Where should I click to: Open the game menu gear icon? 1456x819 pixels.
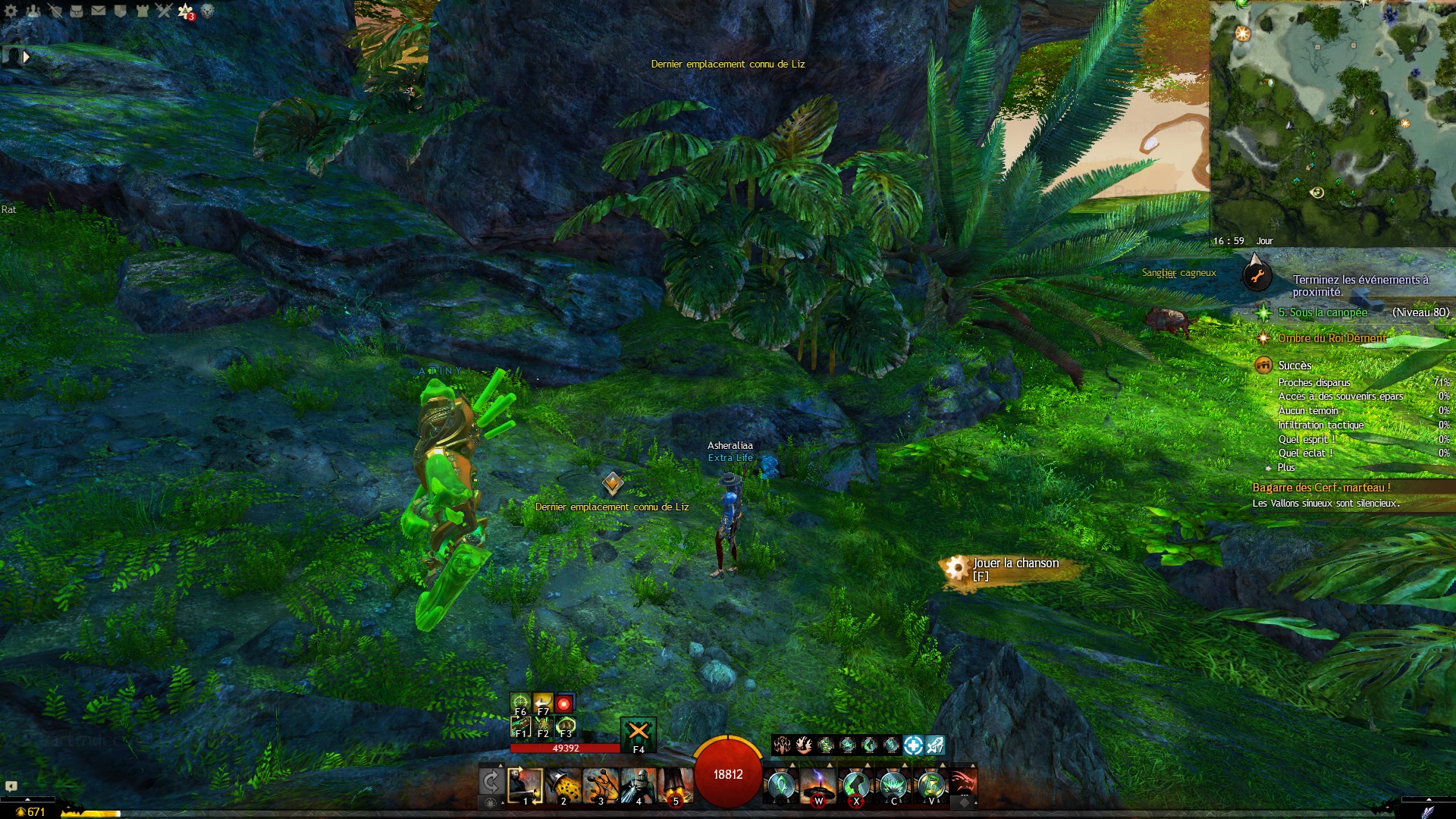pos(11,11)
